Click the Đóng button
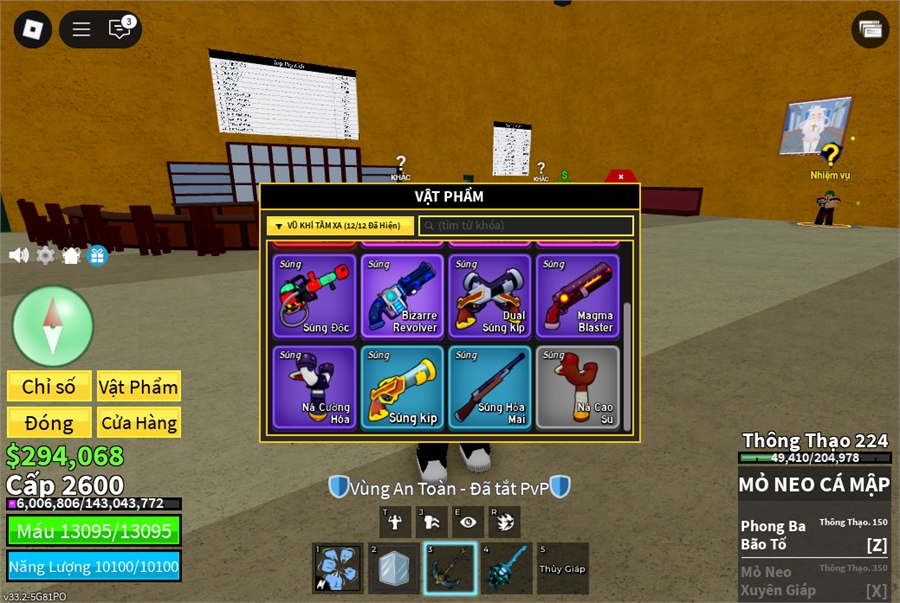 (49, 423)
